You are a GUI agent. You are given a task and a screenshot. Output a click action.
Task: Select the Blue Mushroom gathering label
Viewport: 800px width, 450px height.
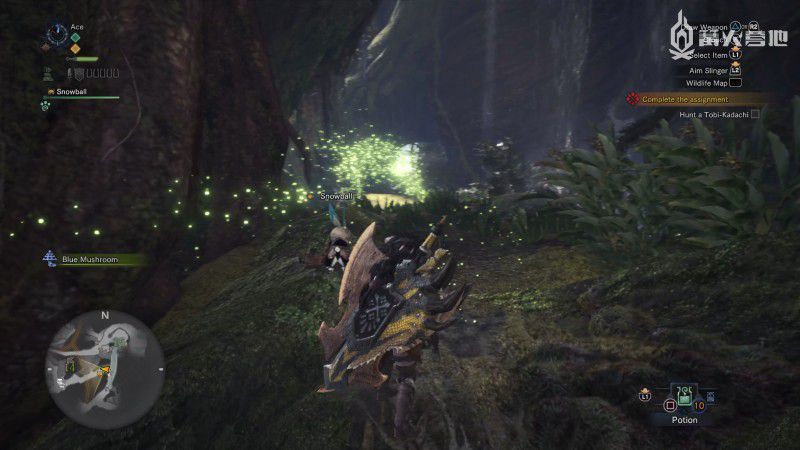coord(90,260)
